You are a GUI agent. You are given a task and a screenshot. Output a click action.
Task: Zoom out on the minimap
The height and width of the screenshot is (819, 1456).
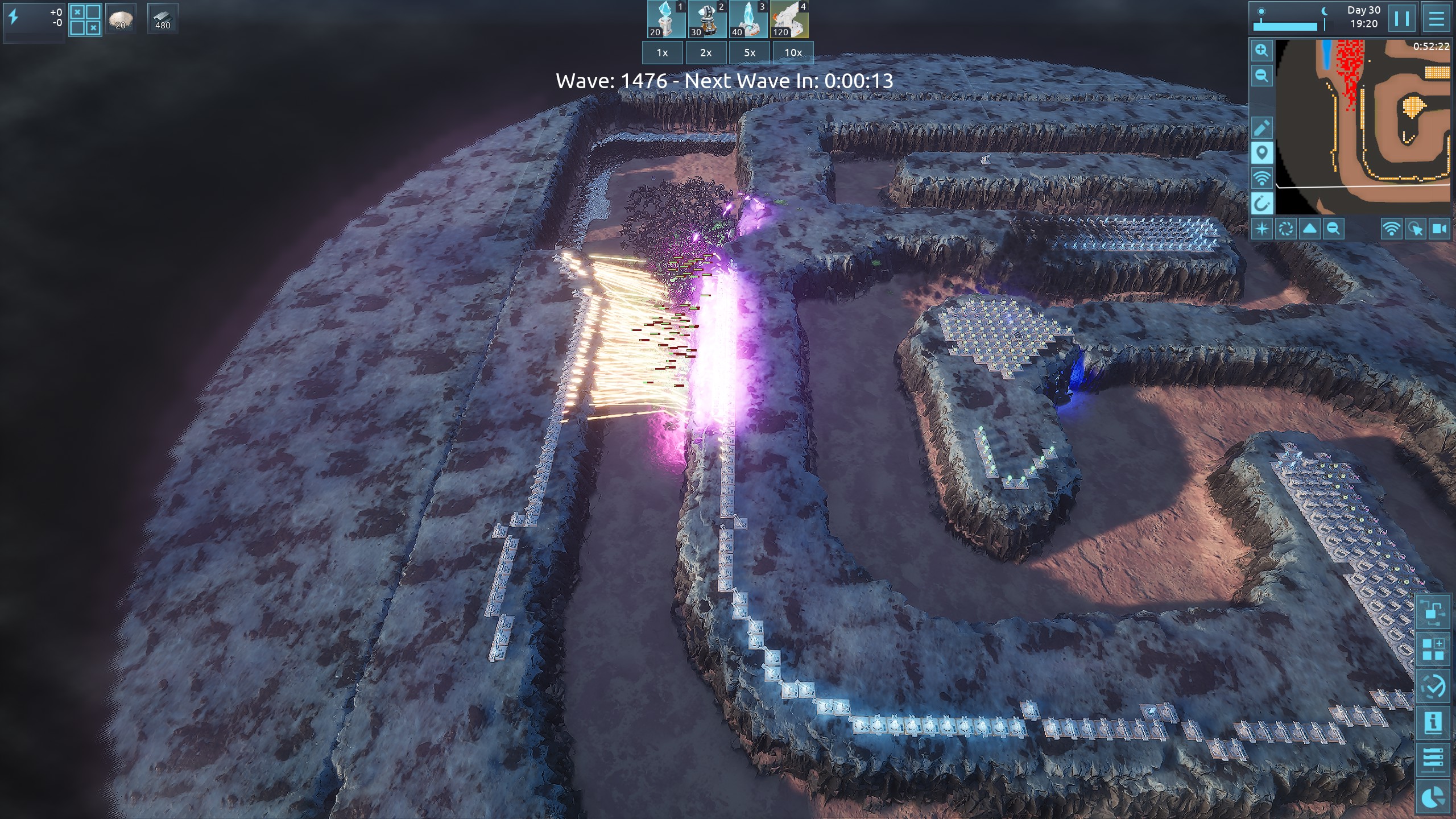point(1261,76)
